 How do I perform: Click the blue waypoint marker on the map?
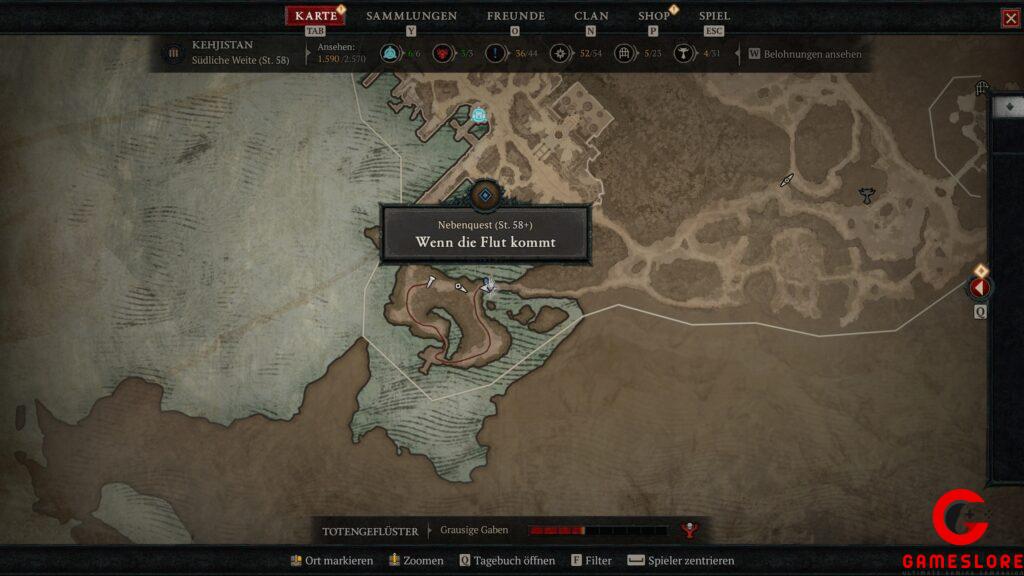(479, 115)
